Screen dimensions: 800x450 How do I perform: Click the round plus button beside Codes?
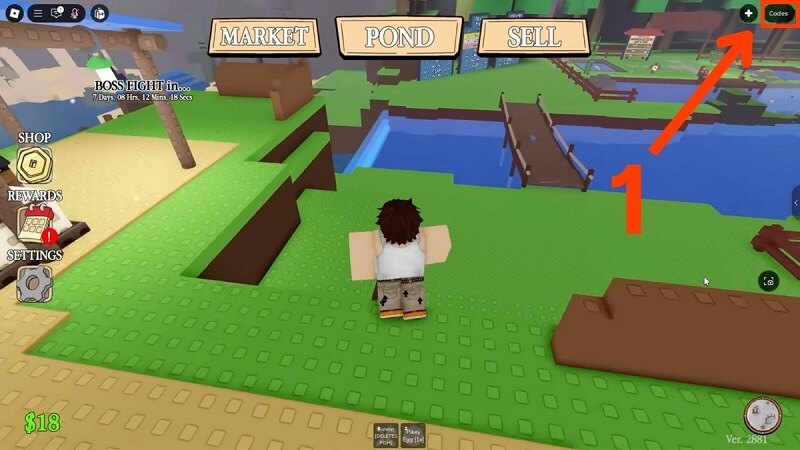(748, 13)
